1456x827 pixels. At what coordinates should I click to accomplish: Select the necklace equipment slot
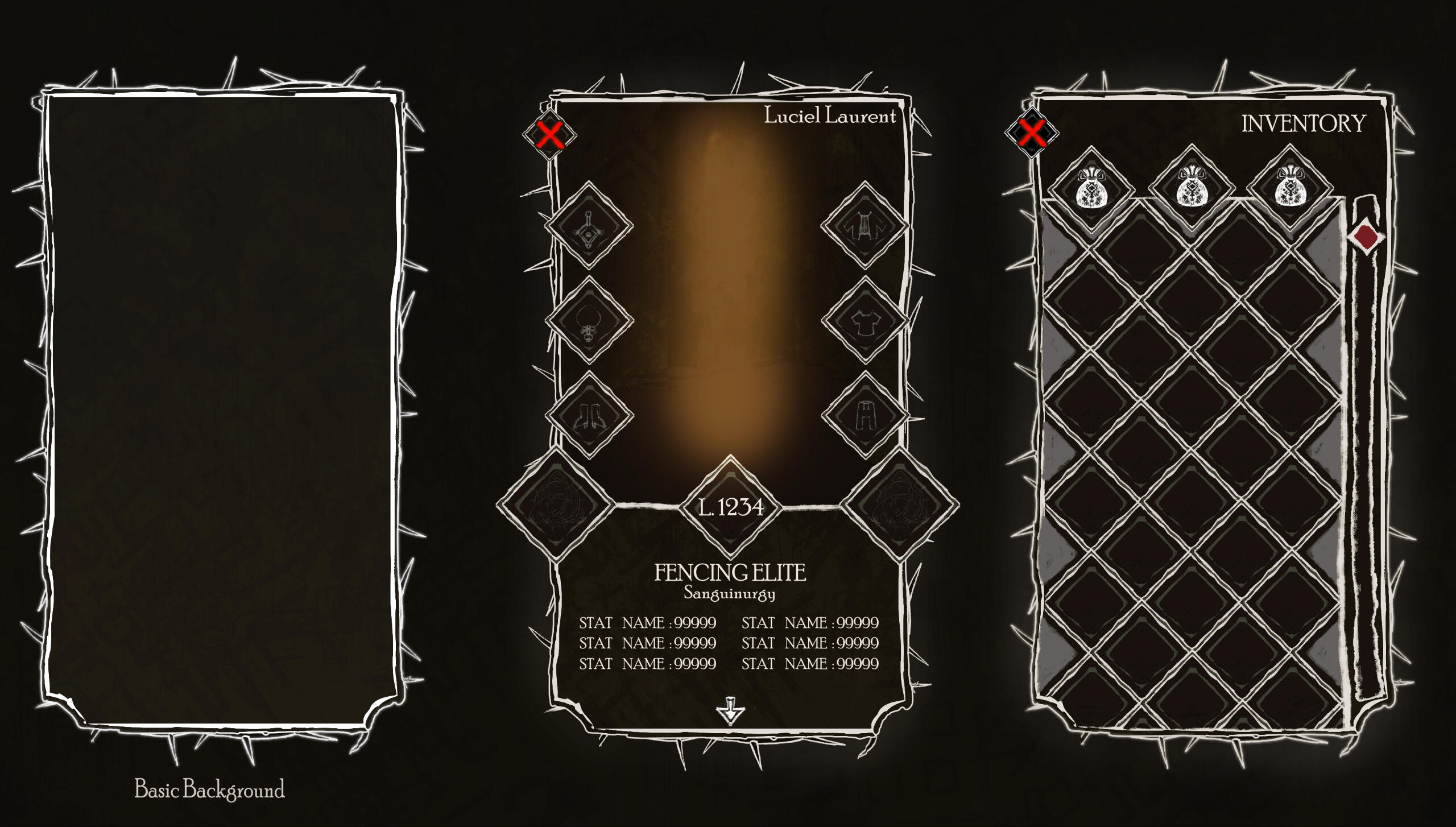pyautogui.click(x=589, y=320)
